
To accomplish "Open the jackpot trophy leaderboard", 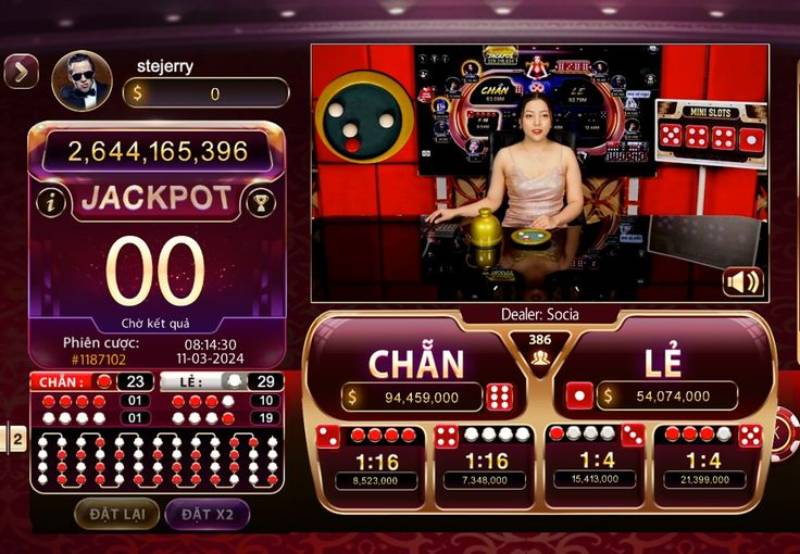I will (x=261, y=202).
